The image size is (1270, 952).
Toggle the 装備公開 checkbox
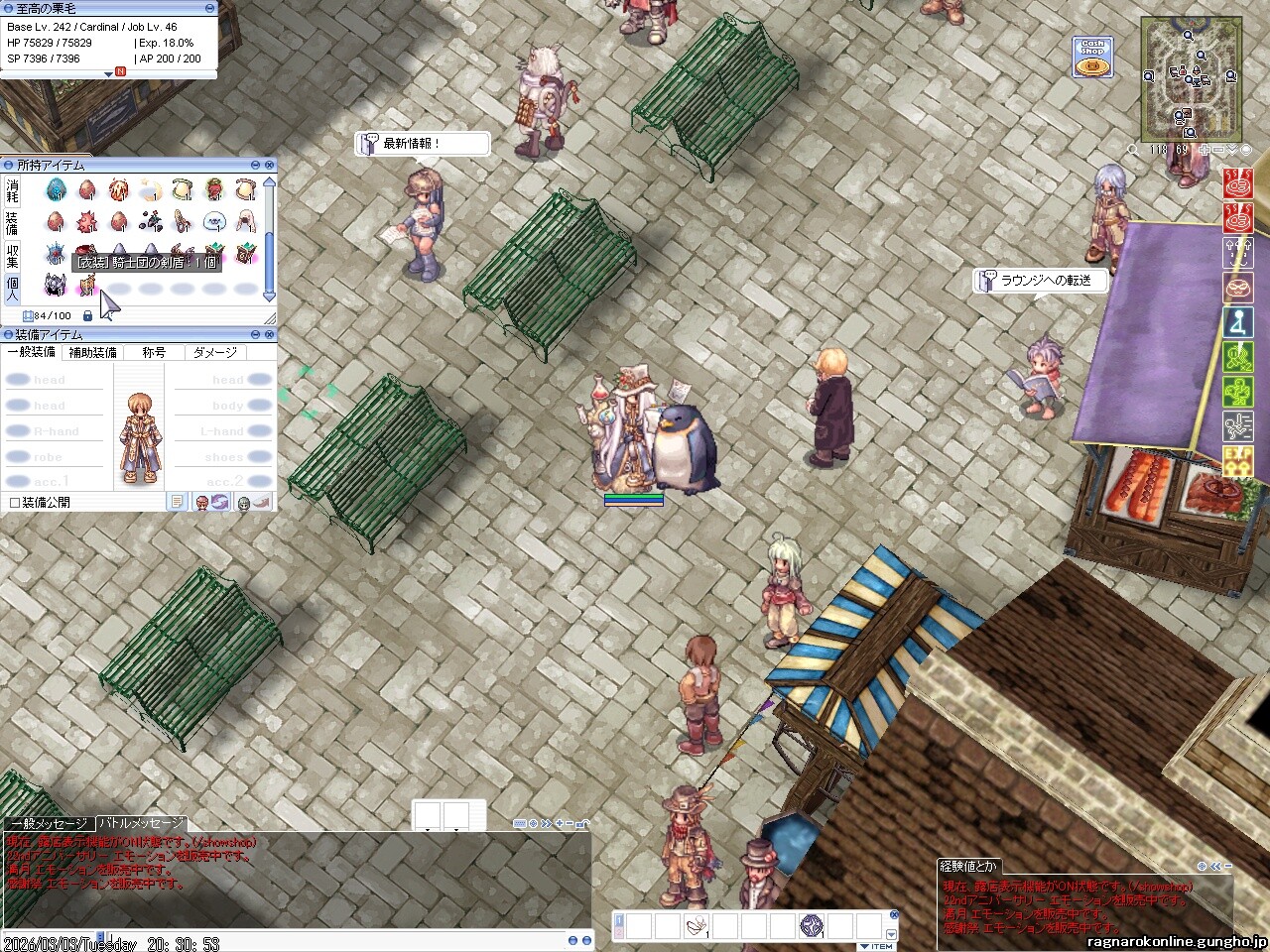tap(15, 503)
